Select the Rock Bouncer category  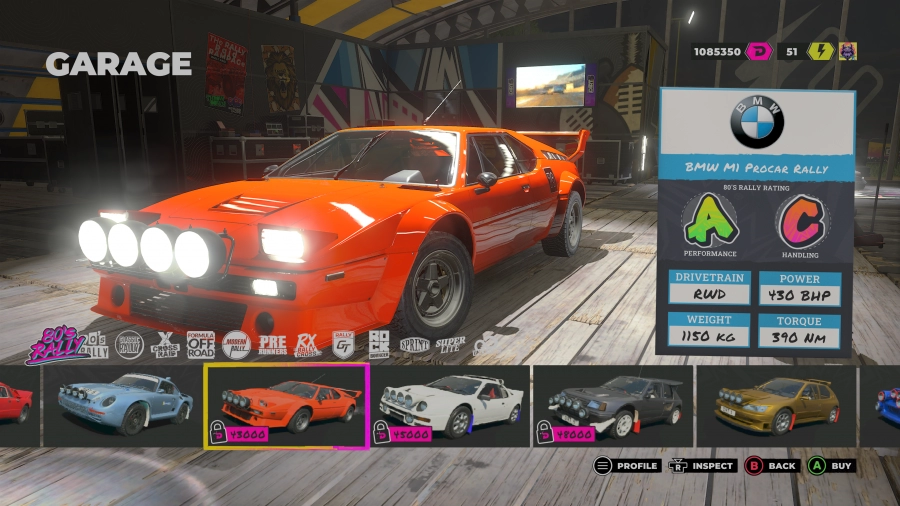pos(379,345)
